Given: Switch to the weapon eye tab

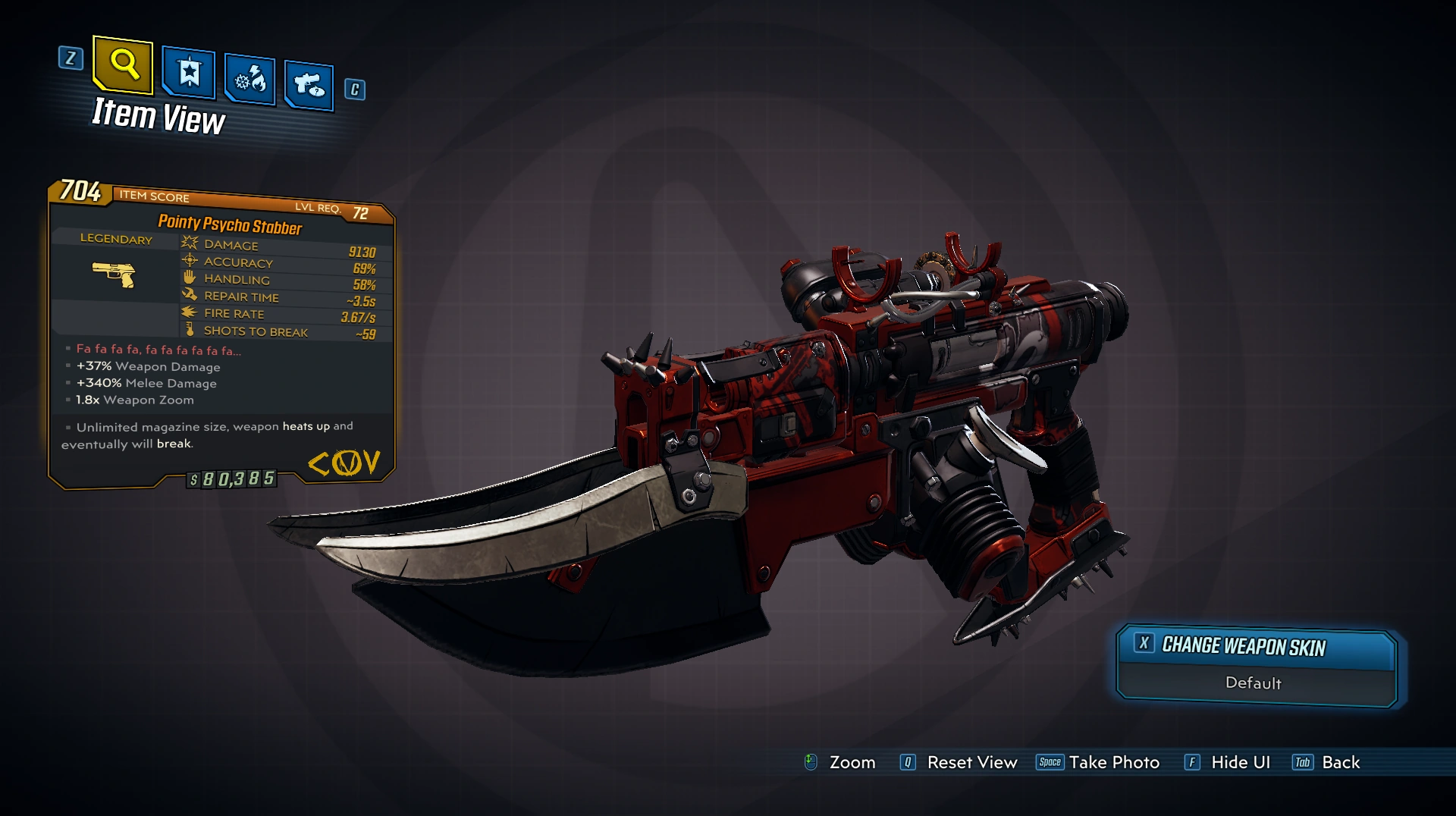Looking at the screenshot, I should coord(309,84).
